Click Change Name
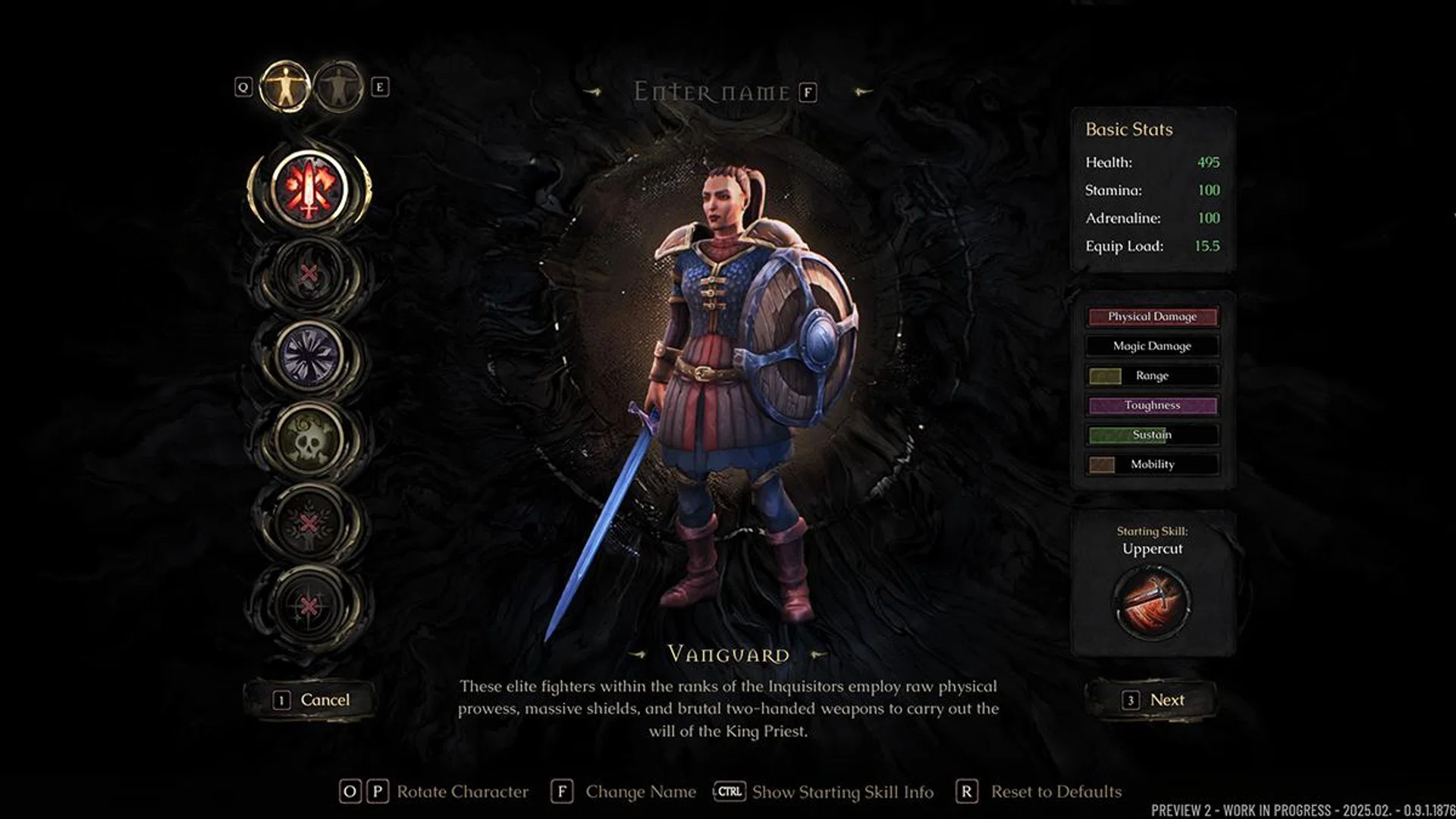The image size is (1456, 819). coord(641,791)
